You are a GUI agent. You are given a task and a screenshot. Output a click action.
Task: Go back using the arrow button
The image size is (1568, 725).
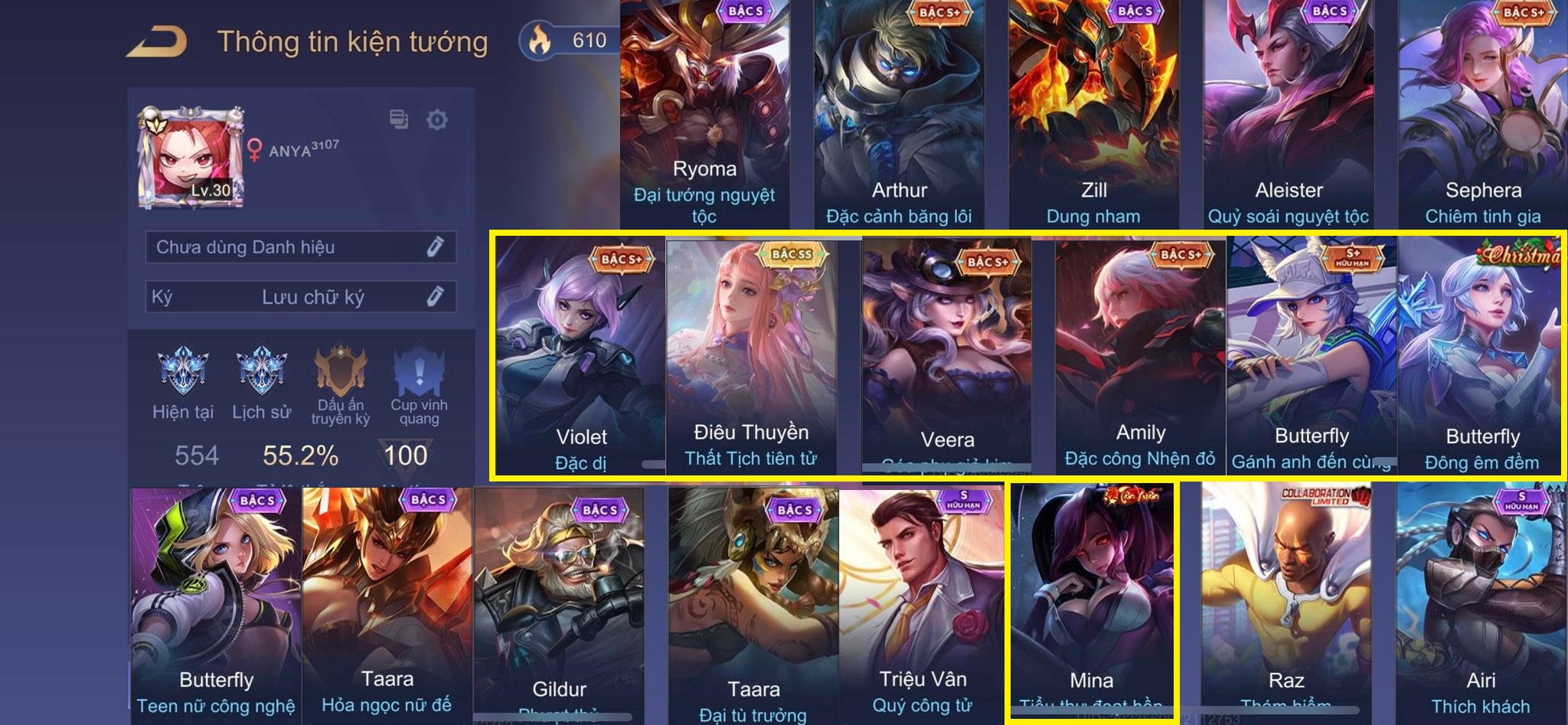(157, 42)
